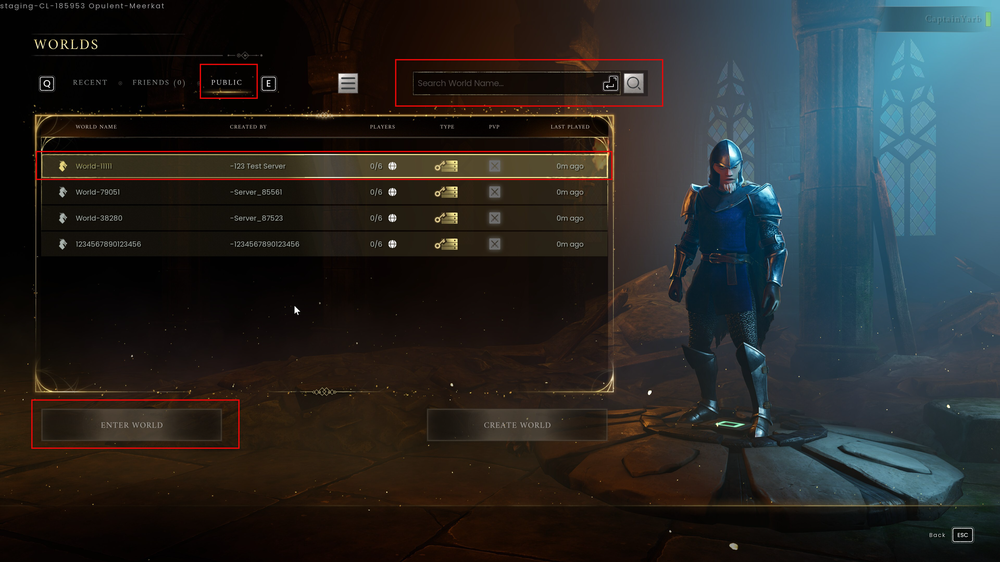
Task: Click the magnifying glass search button
Action: [x=634, y=84]
